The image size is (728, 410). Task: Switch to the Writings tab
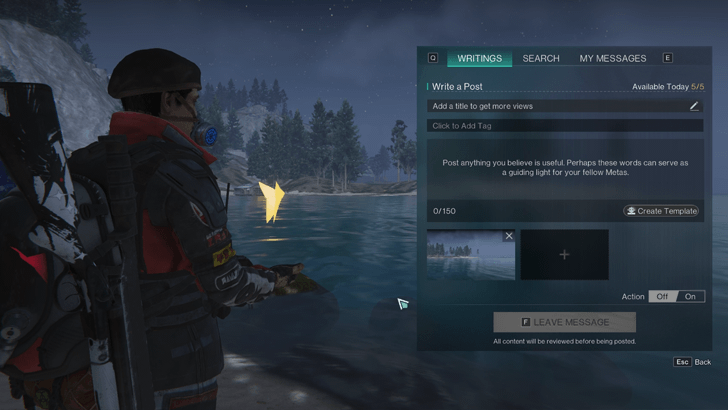point(479,58)
